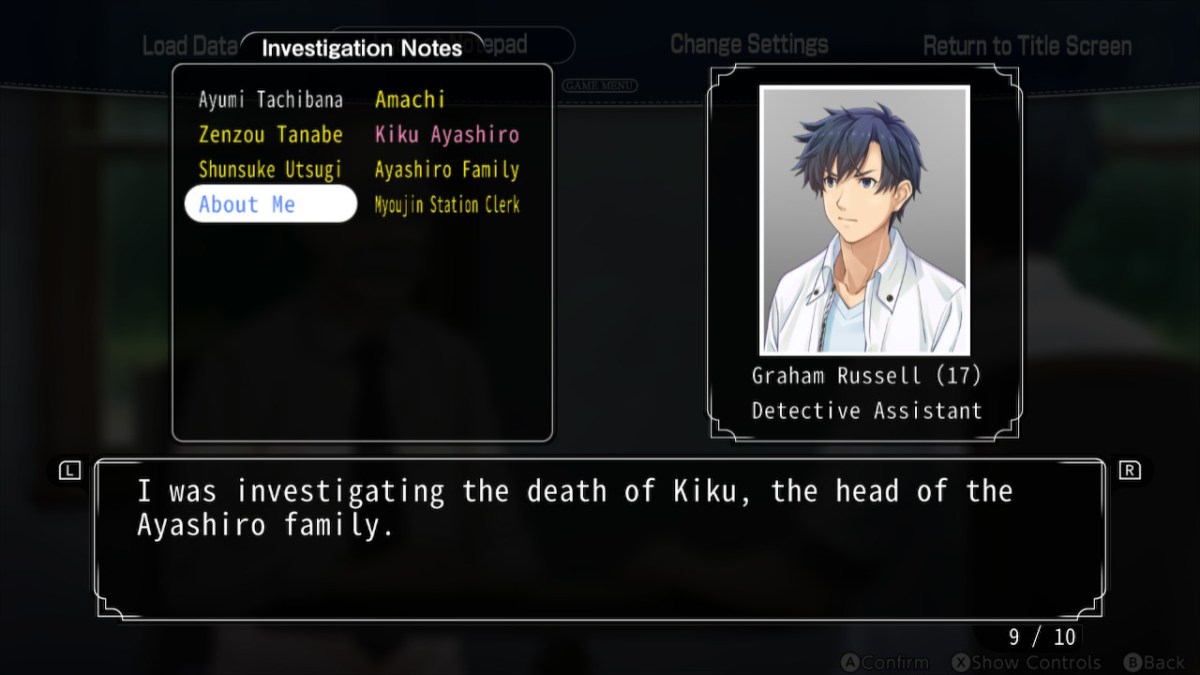View Kiku Ayashiro's notes

pos(447,135)
